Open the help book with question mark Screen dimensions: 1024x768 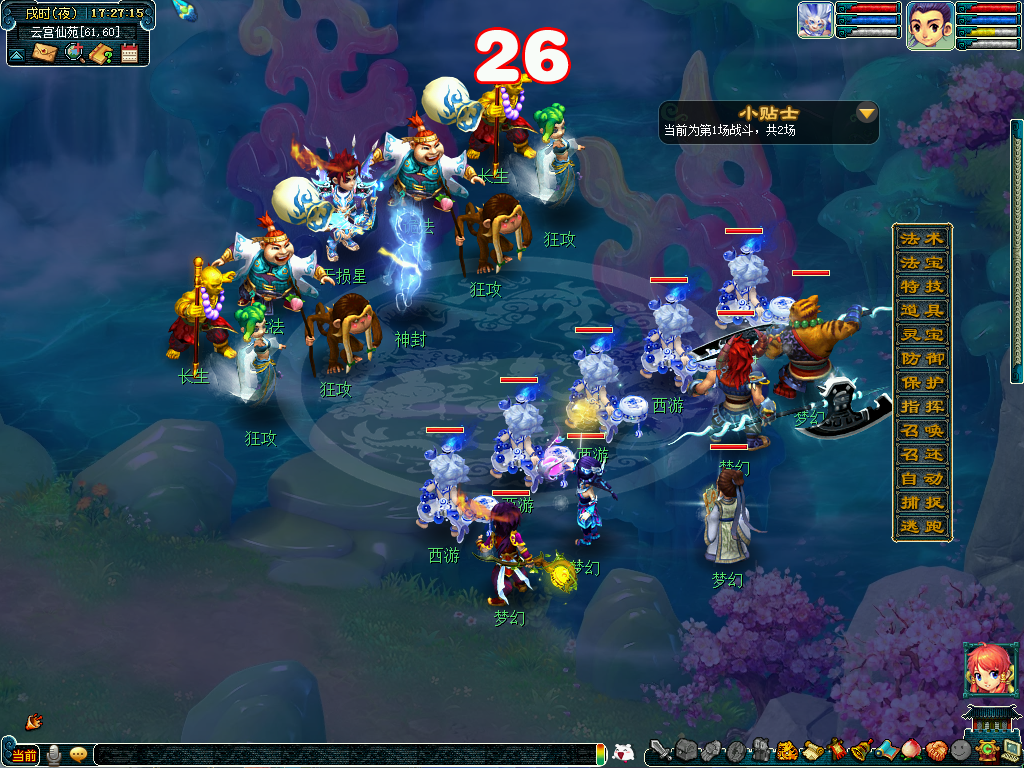(x=101, y=53)
